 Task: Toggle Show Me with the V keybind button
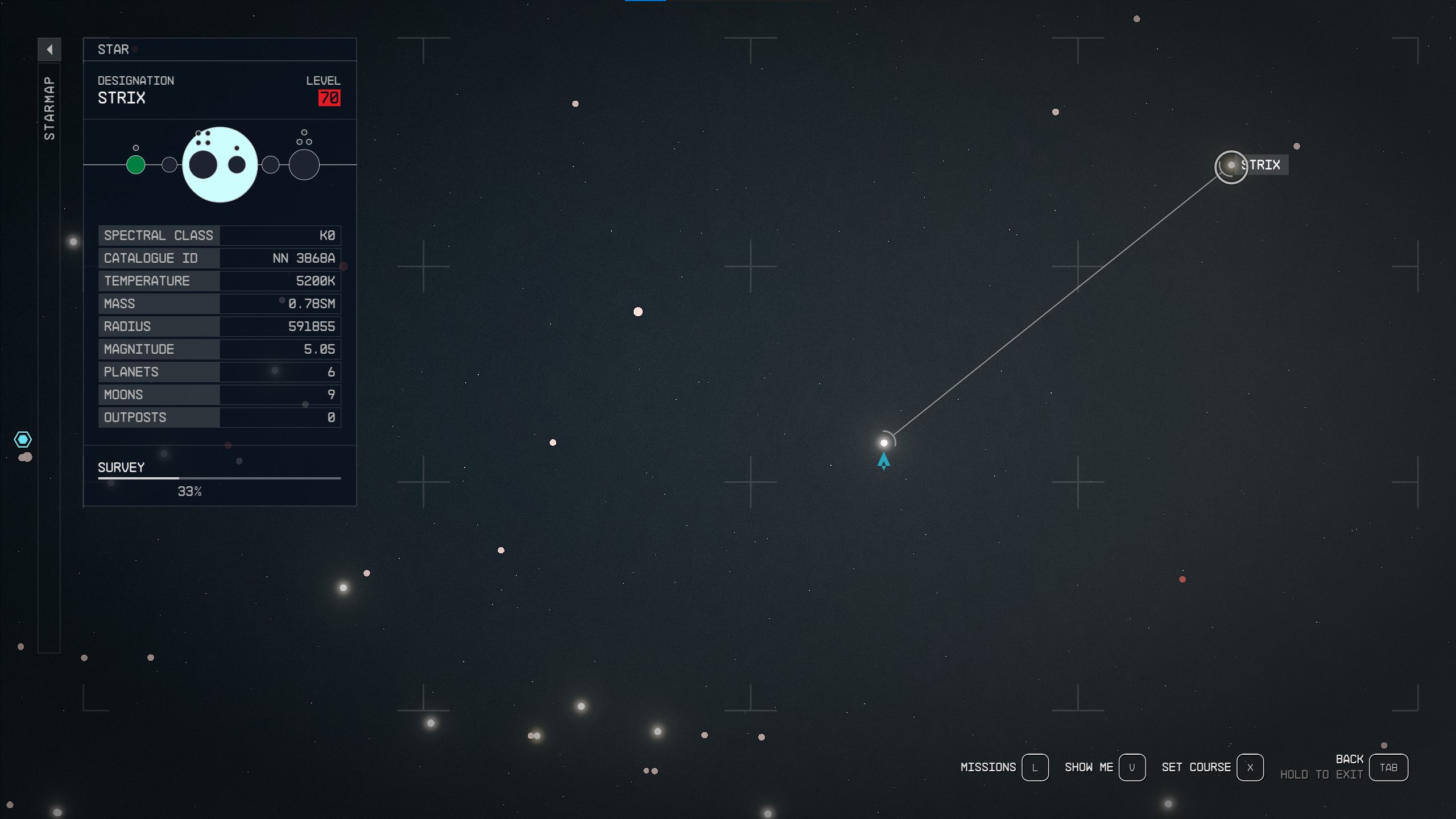coord(1134,767)
